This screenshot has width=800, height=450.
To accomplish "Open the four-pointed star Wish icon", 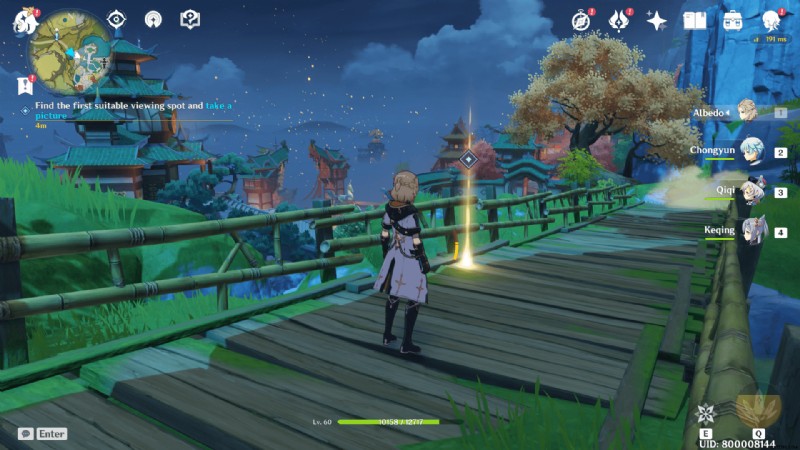I will click(656, 20).
